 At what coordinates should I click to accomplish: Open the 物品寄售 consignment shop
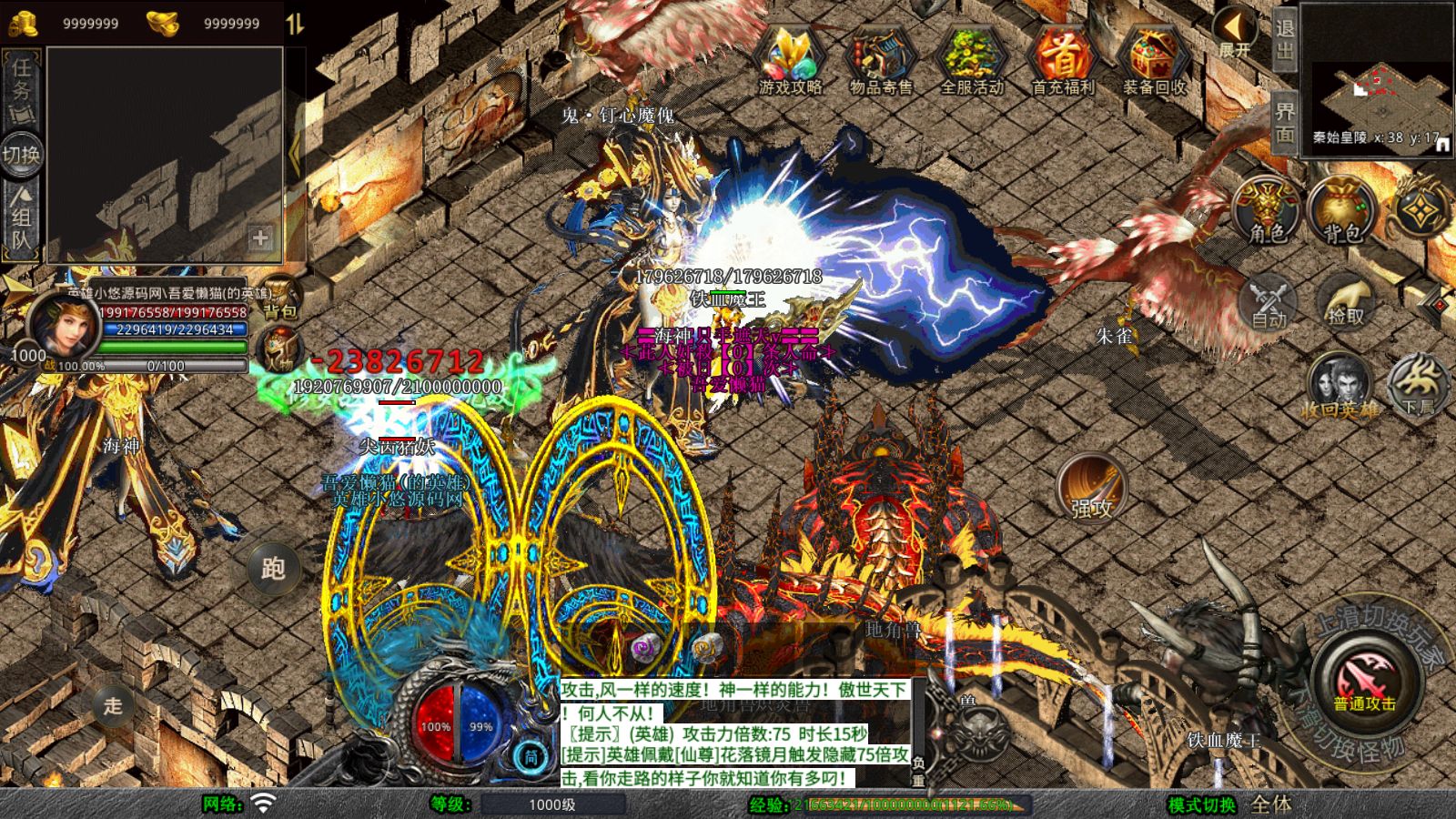coord(880,60)
